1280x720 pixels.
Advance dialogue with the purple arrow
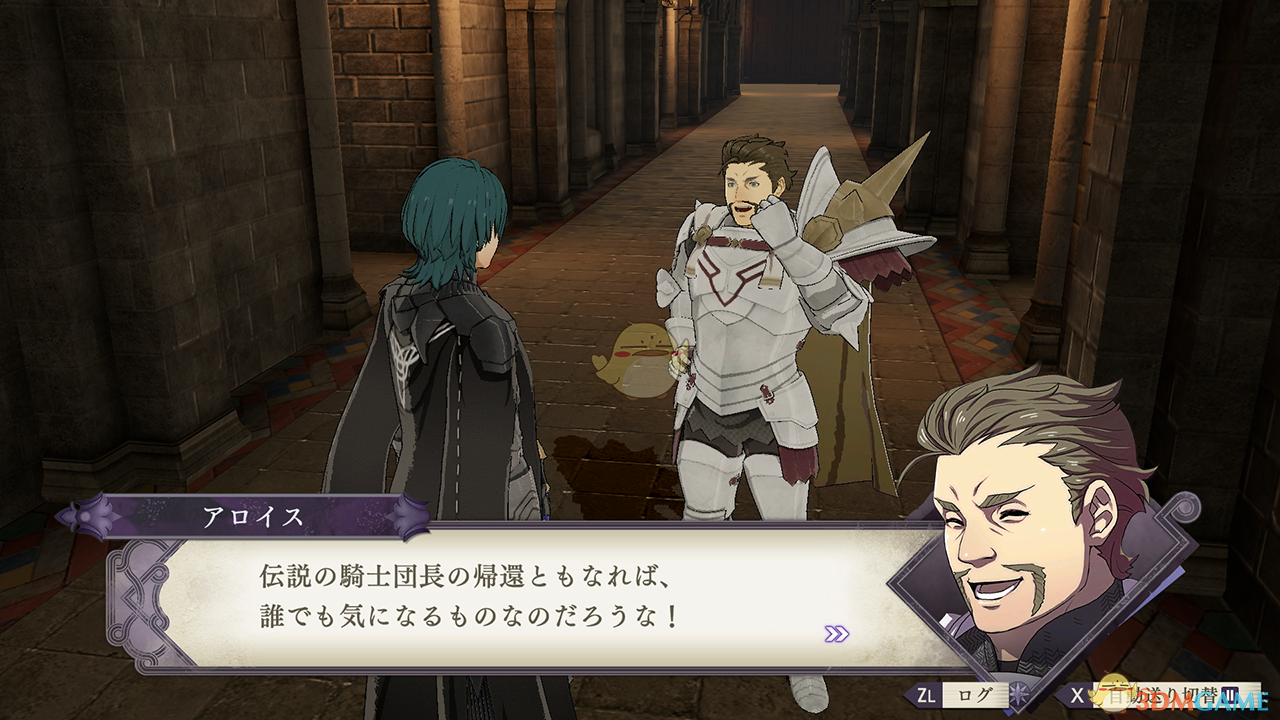836,633
